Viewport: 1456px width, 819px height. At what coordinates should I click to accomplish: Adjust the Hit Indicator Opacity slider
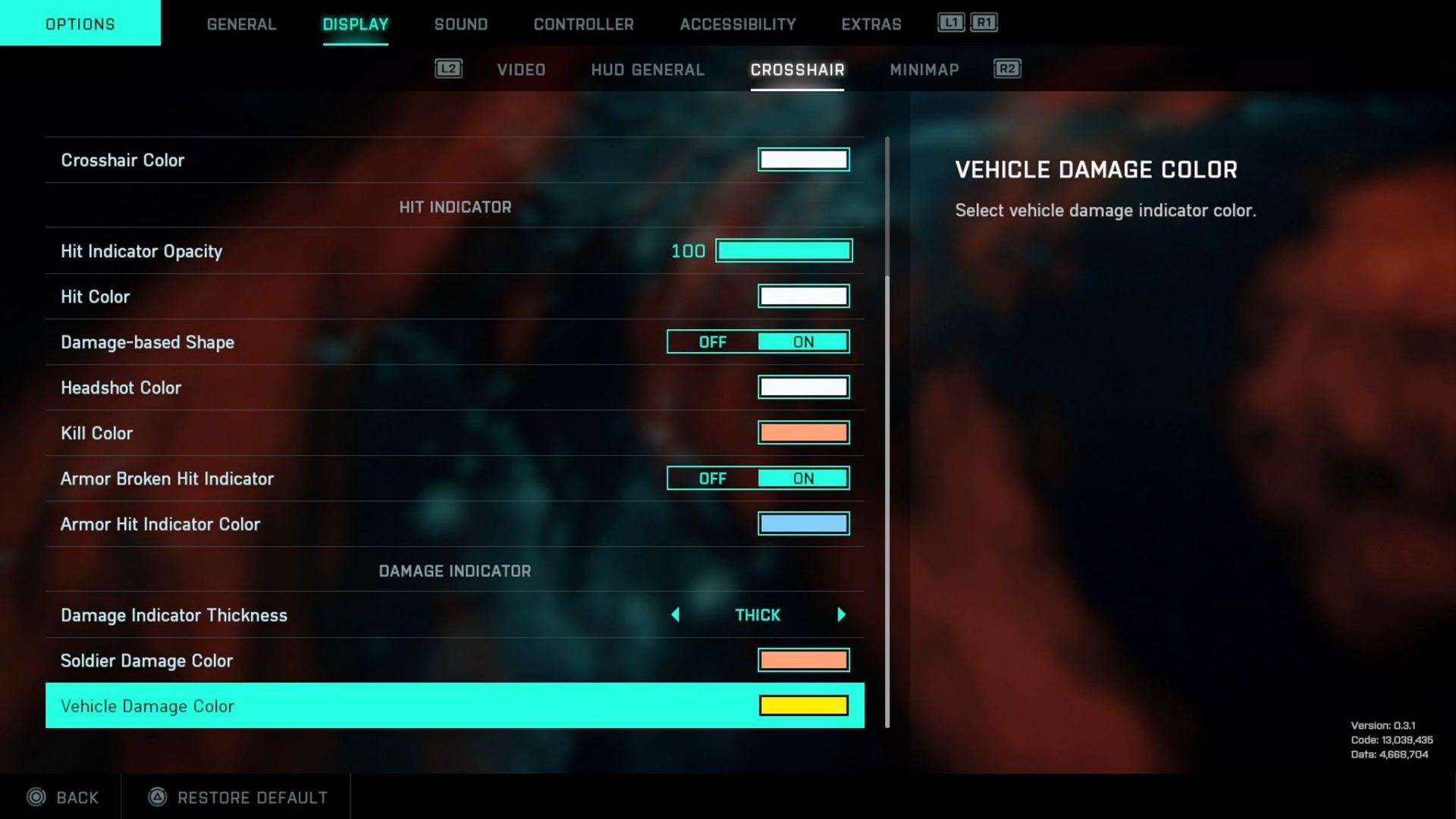784,250
